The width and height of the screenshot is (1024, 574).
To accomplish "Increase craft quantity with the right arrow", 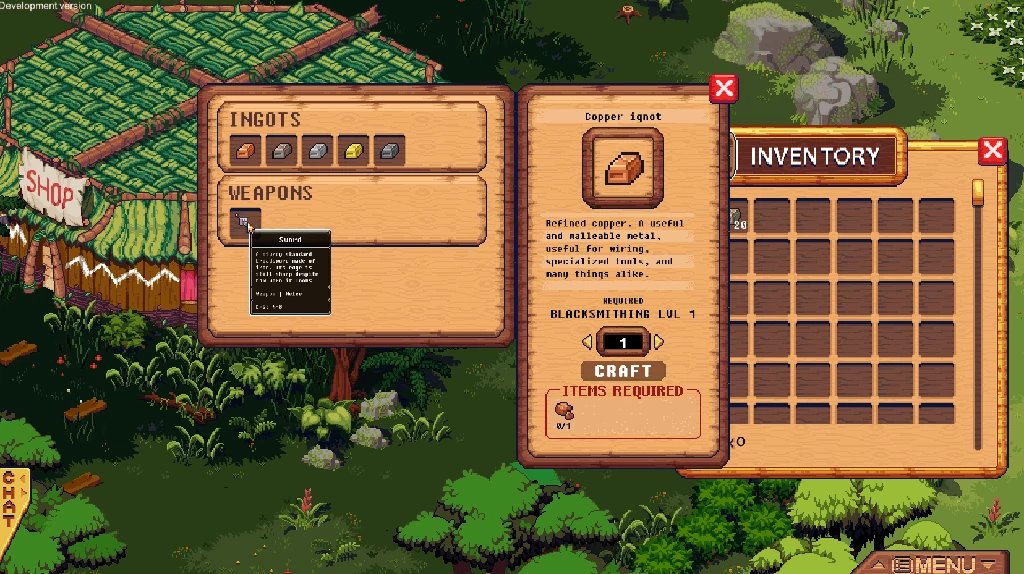I will [659, 343].
